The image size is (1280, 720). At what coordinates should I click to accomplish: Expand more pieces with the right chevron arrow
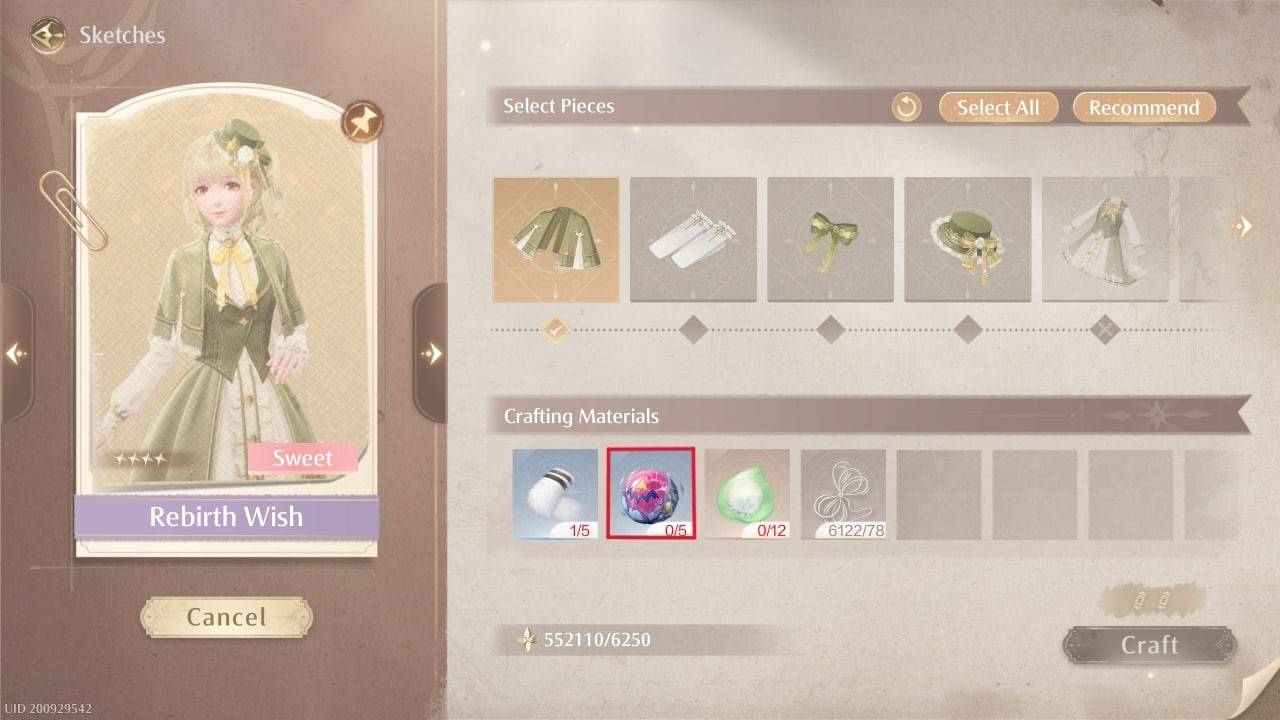(1244, 227)
